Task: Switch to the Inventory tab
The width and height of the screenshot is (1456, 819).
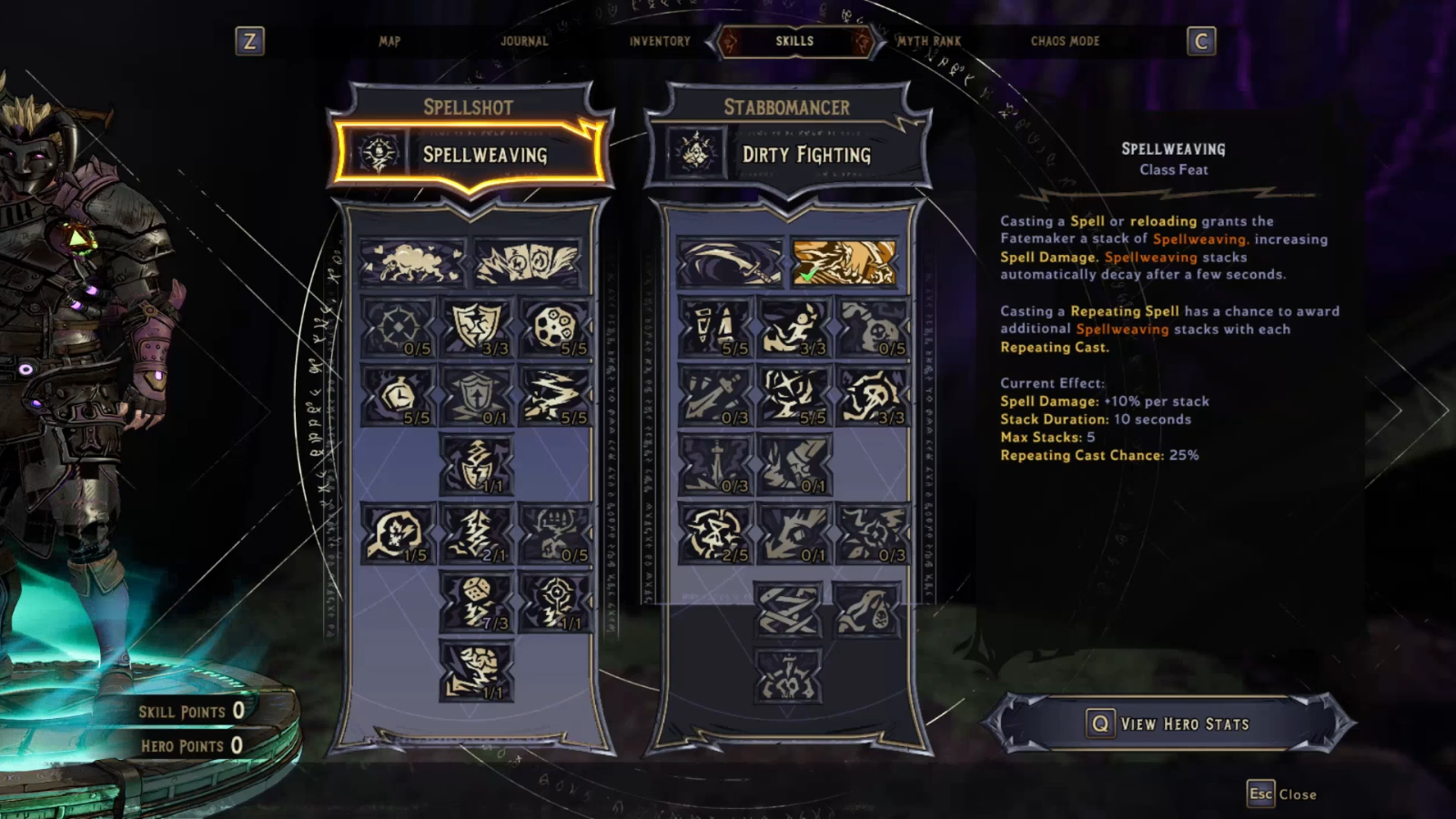Action: point(658,41)
